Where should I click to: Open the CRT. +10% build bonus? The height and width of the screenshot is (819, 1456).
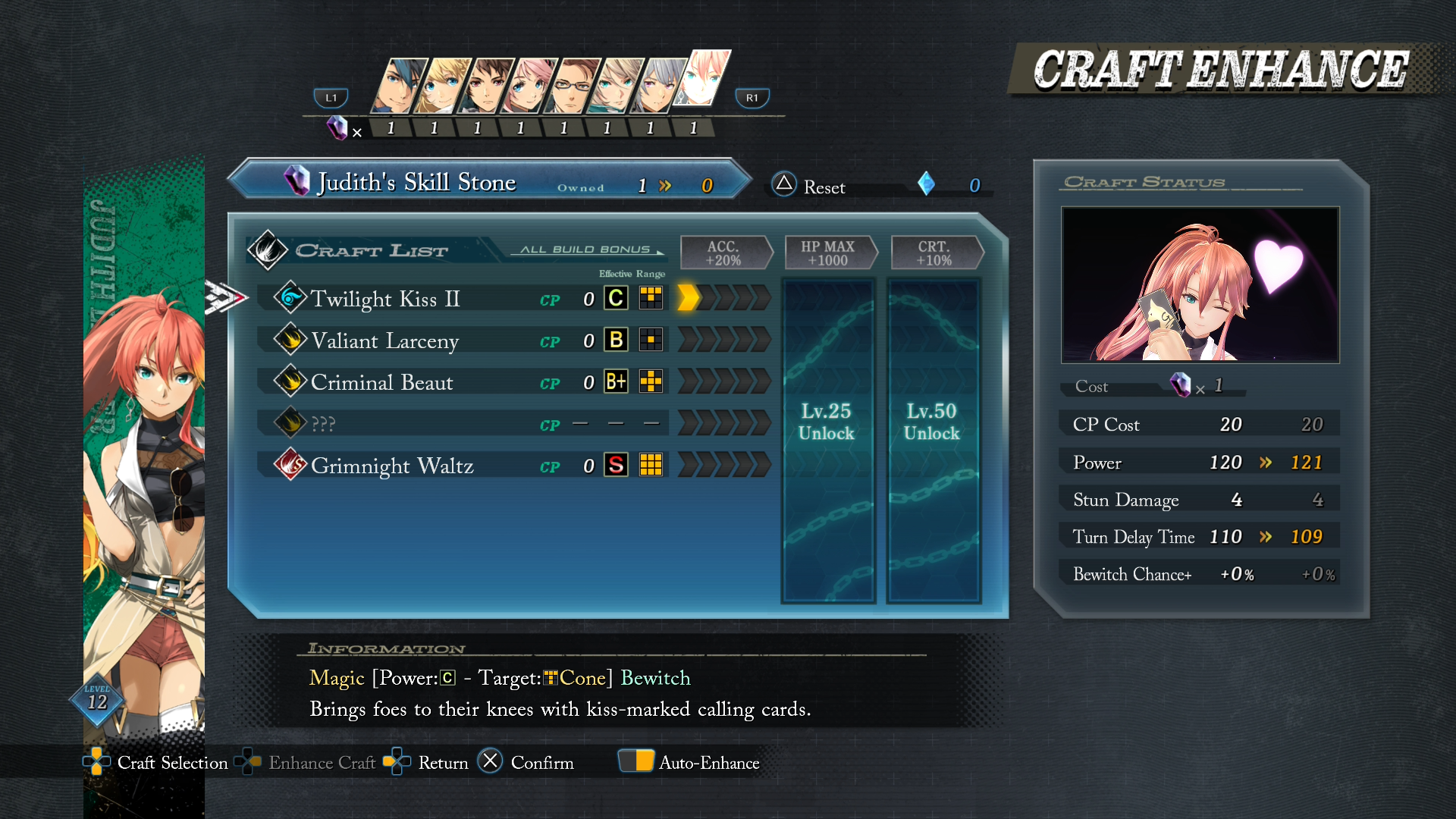coord(934,253)
